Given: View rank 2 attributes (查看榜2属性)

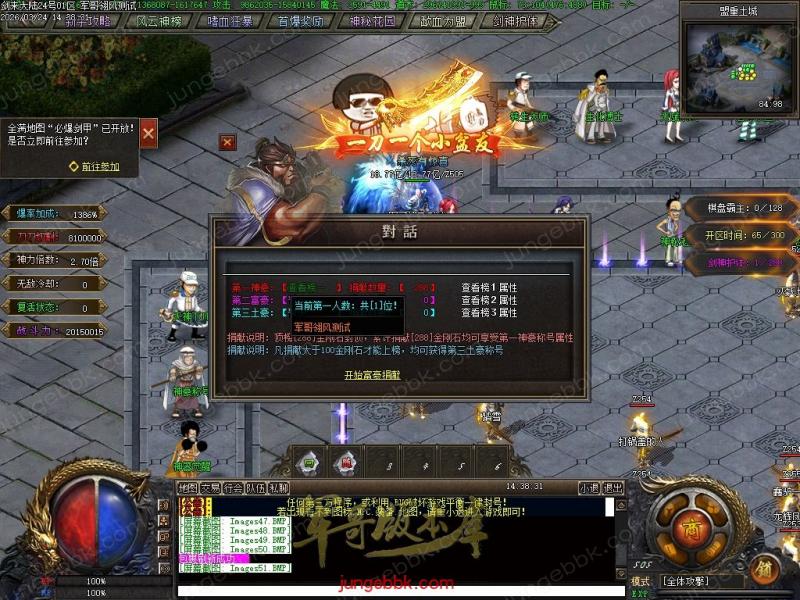Looking at the screenshot, I should click(x=489, y=300).
